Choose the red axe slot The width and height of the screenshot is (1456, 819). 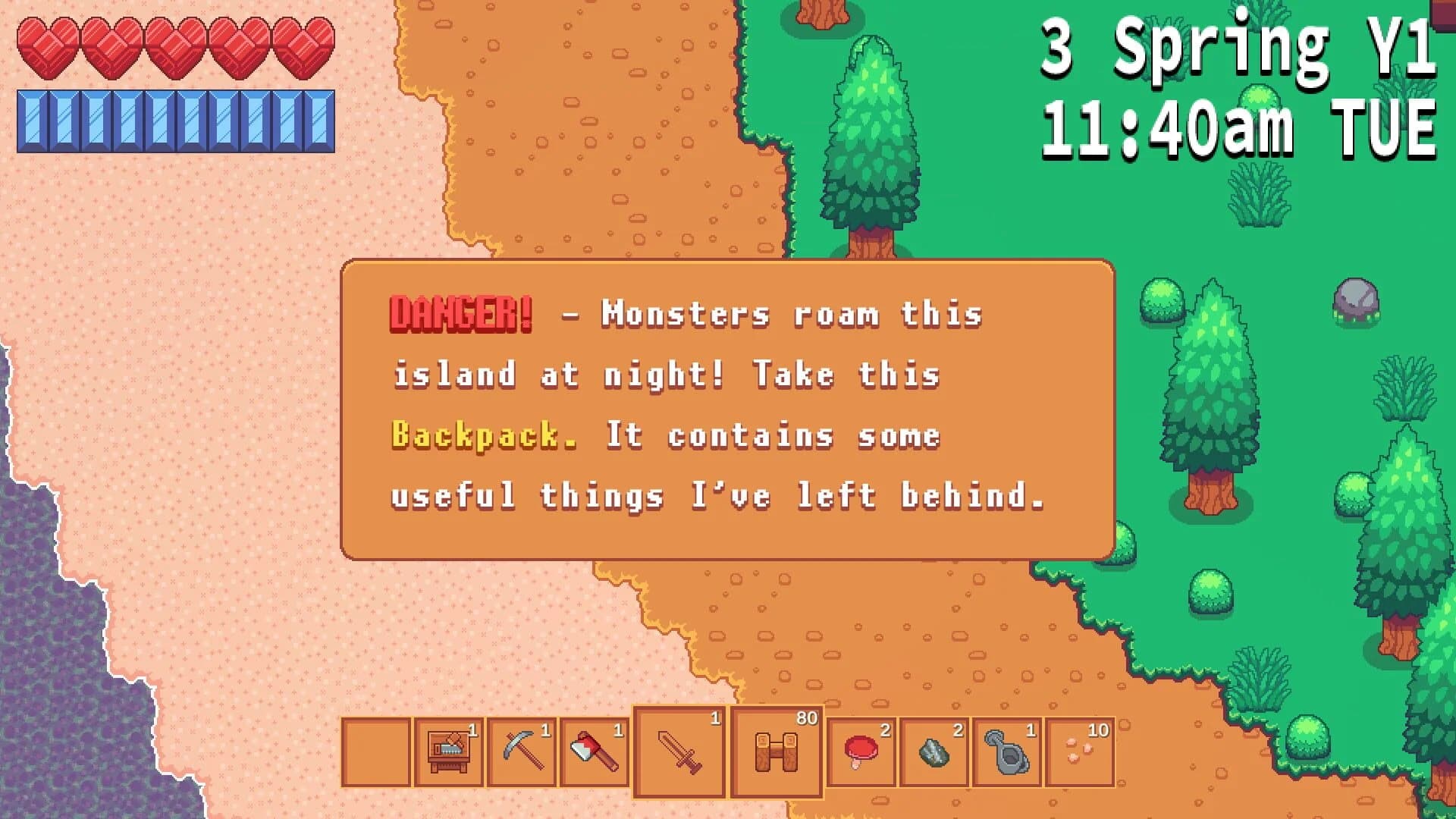coord(595,752)
